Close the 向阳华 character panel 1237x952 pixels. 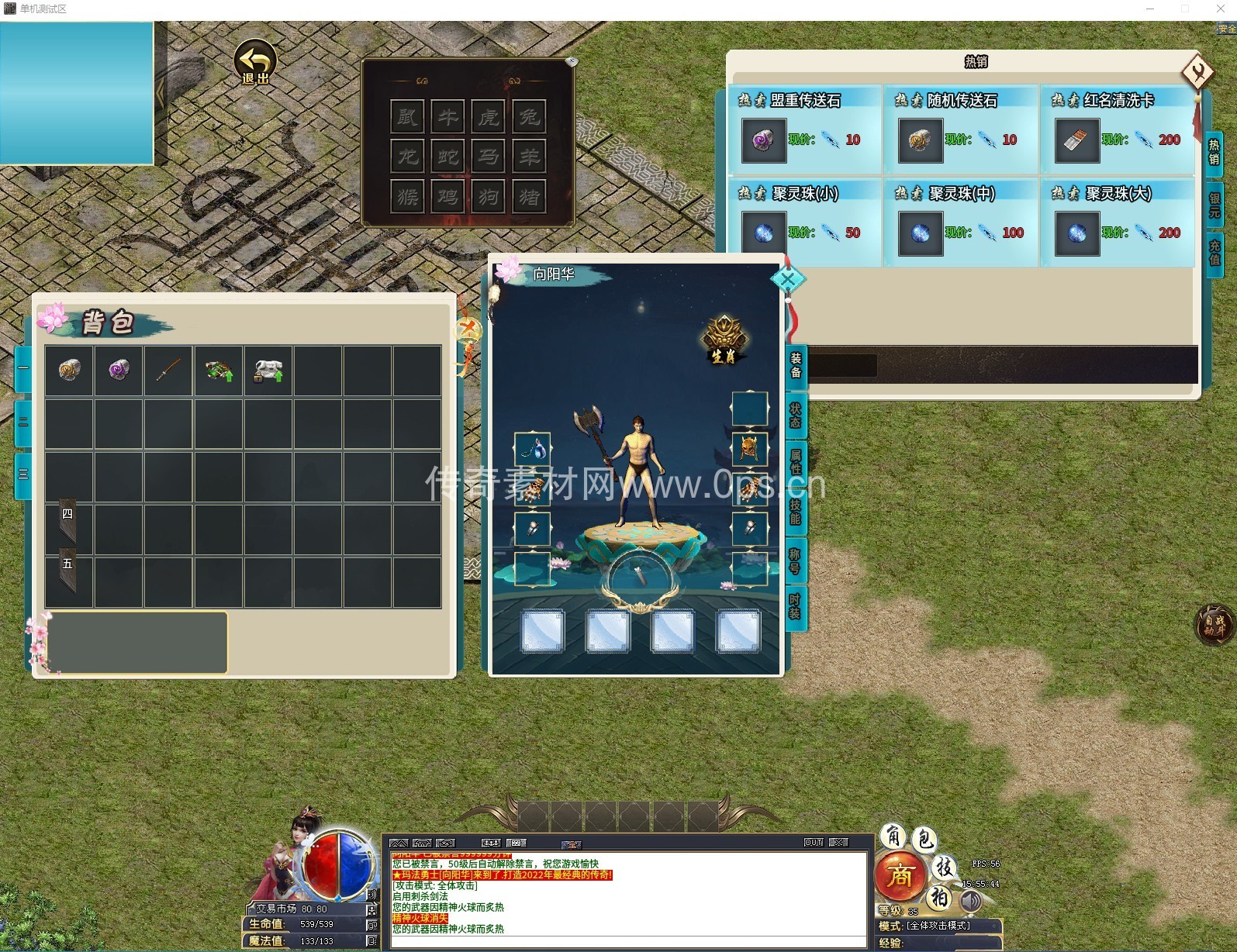tap(788, 279)
